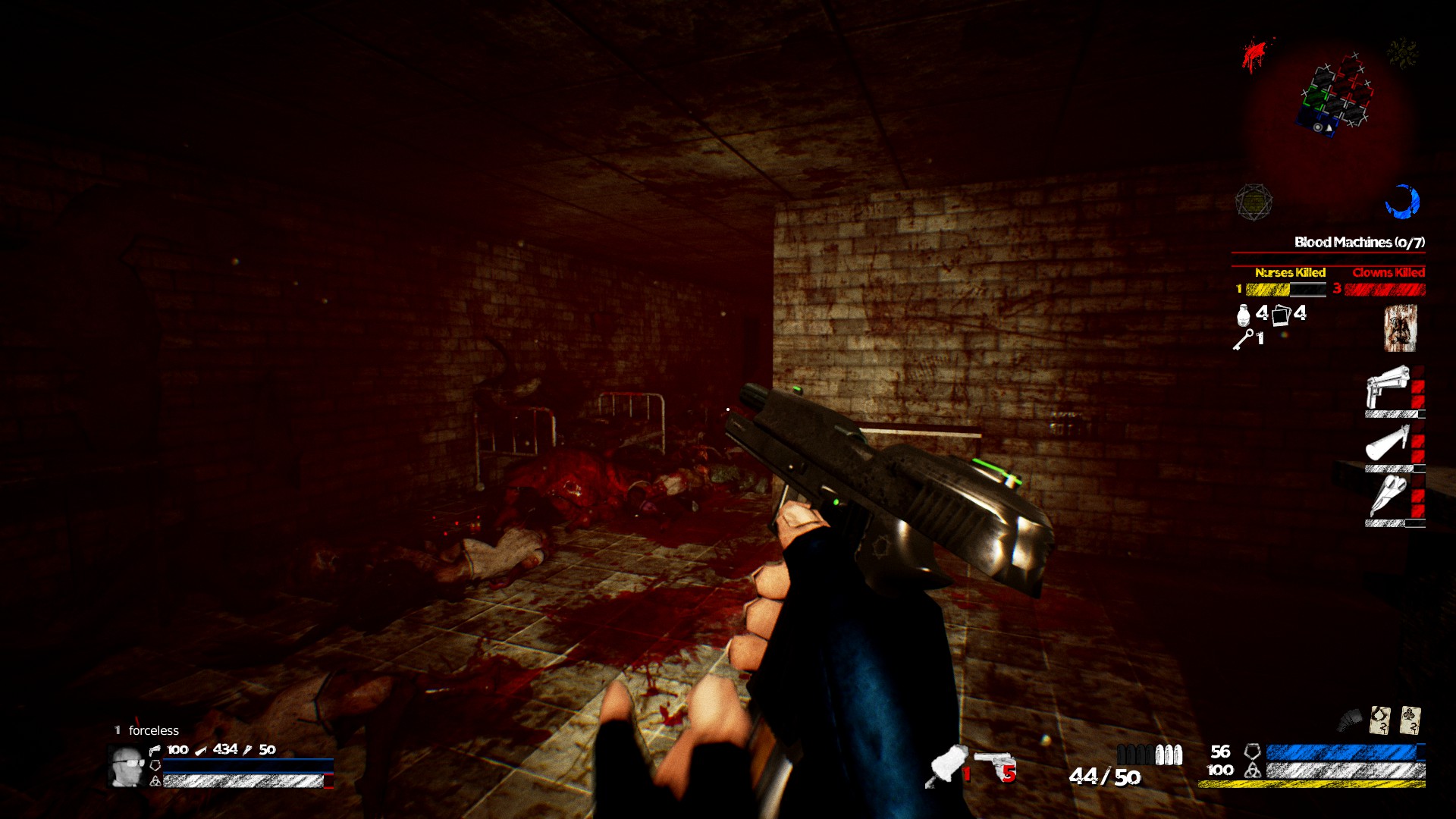Click the photographs item icon showing 4
Viewport: 1456px width, 819px height.
(x=1282, y=315)
